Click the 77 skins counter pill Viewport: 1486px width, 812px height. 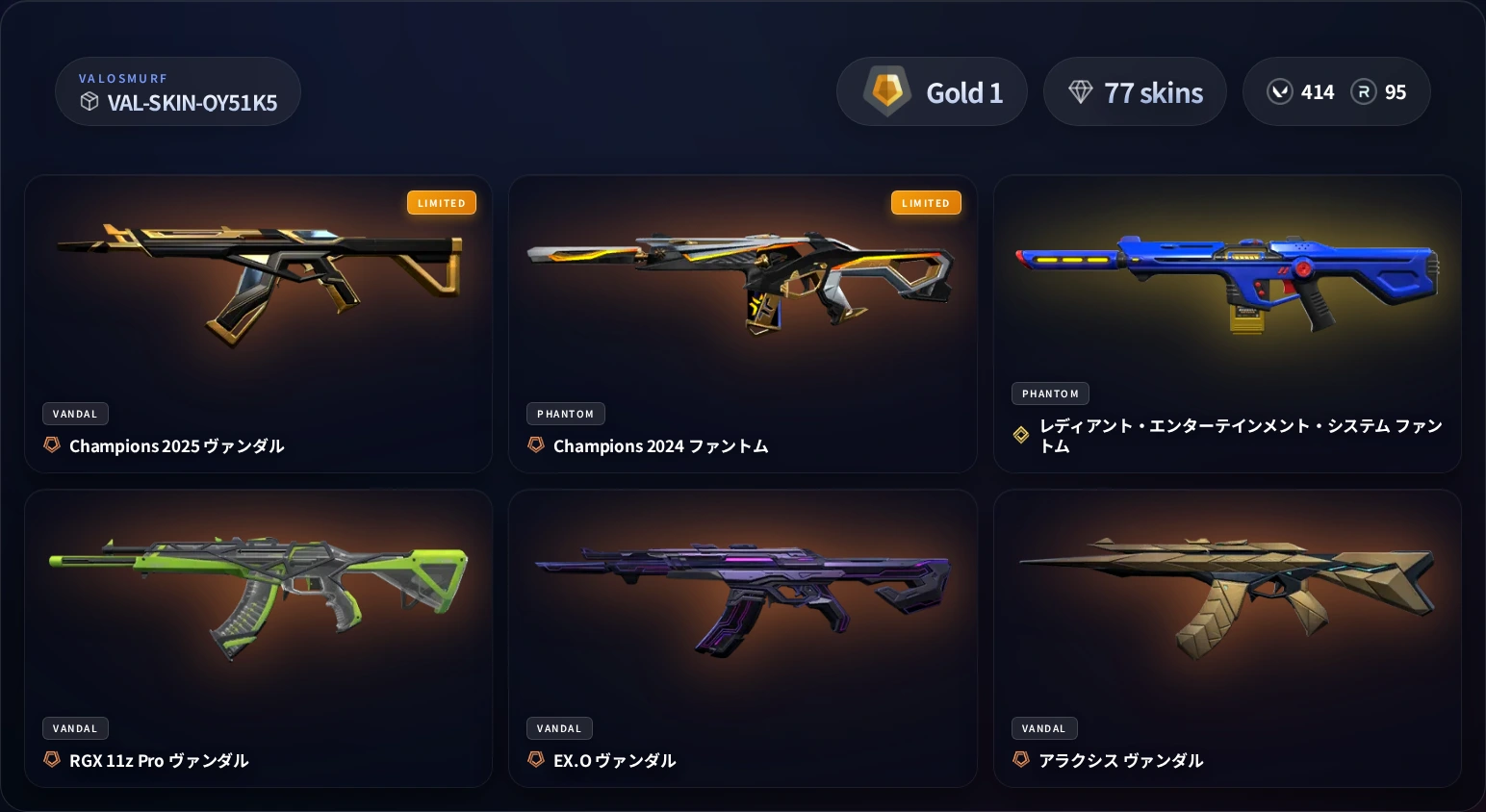[x=1135, y=91]
